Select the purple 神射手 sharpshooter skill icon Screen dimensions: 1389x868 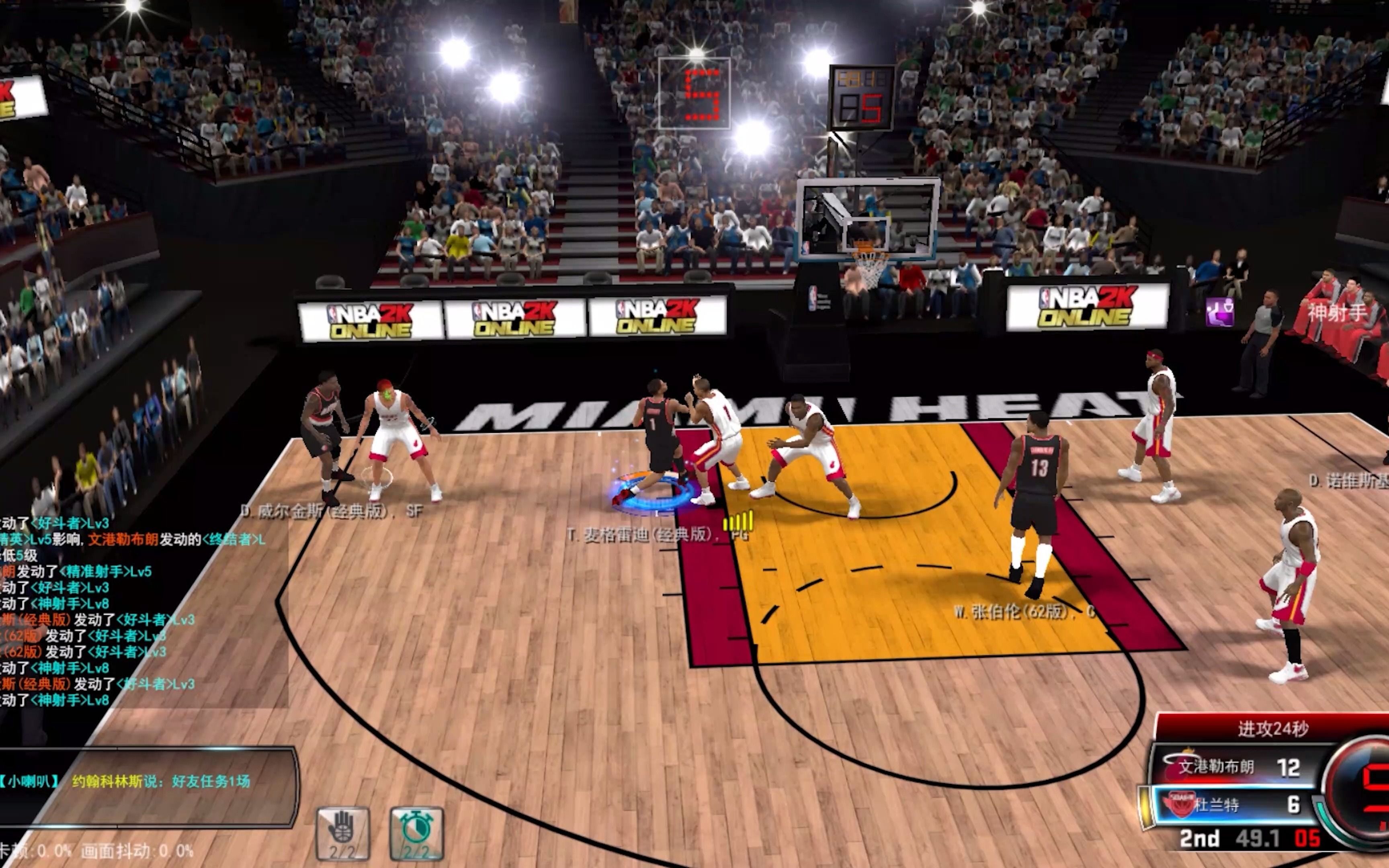[x=1220, y=312]
